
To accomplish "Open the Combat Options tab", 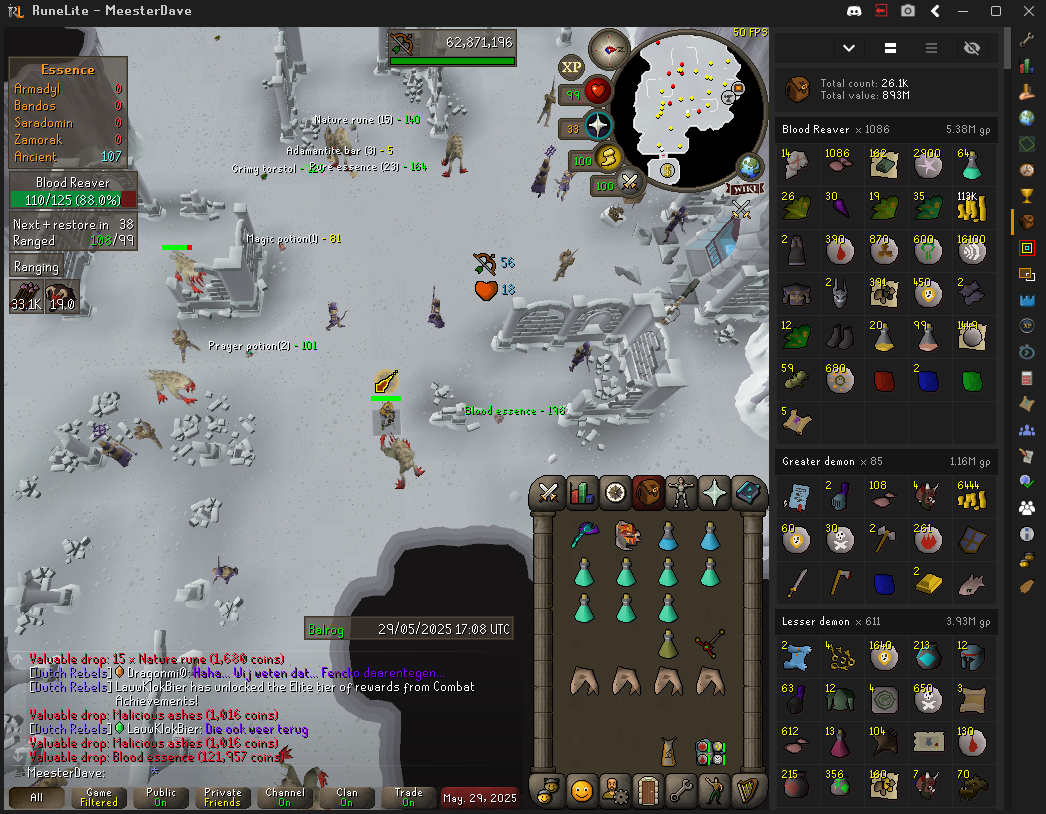I will click(548, 492).
